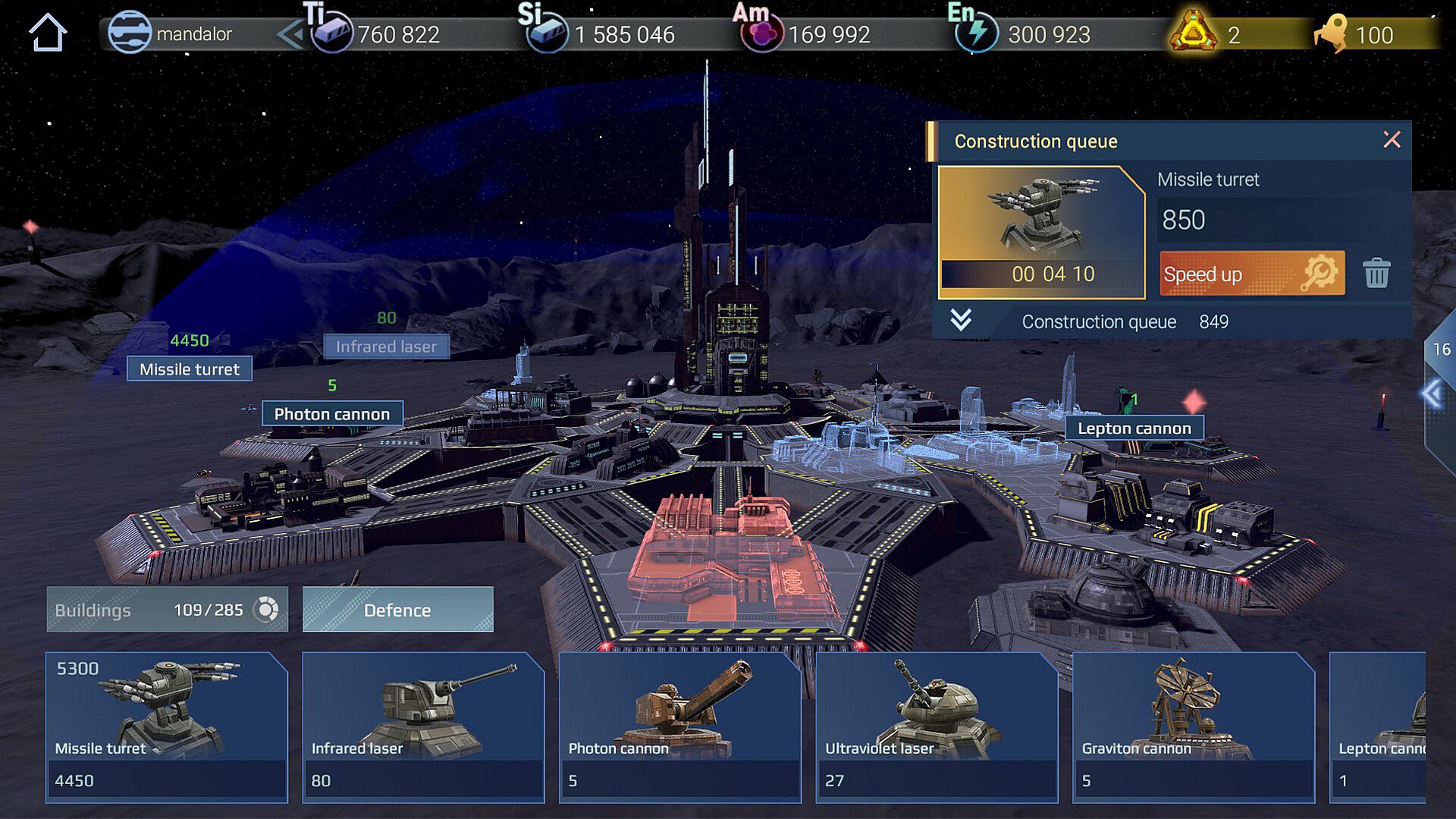
Task: Pick the Ultraviolet laser build card
Action: click(x=937, y=726)
